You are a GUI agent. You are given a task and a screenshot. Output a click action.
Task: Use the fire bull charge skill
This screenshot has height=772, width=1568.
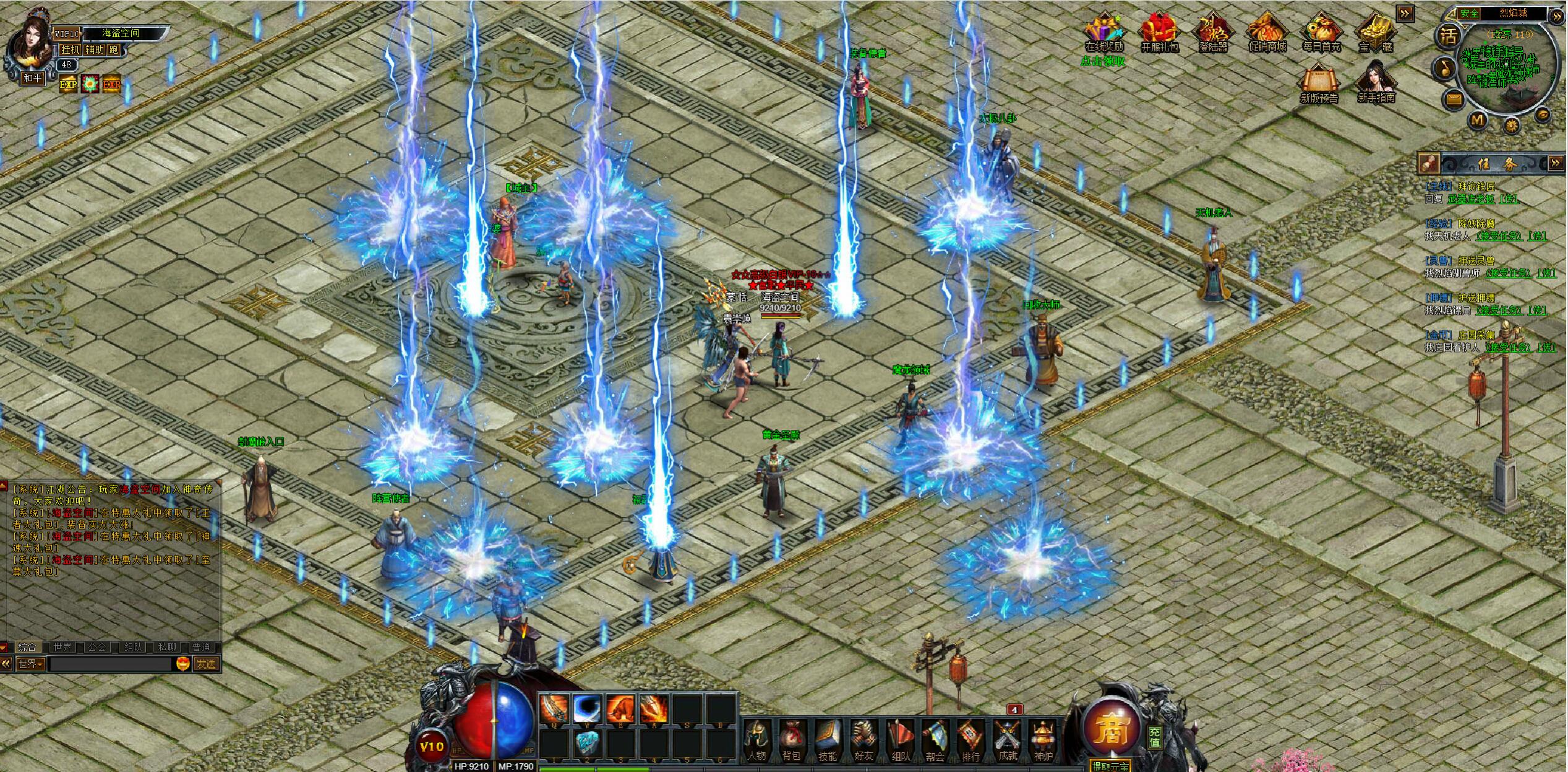[620, 708]
